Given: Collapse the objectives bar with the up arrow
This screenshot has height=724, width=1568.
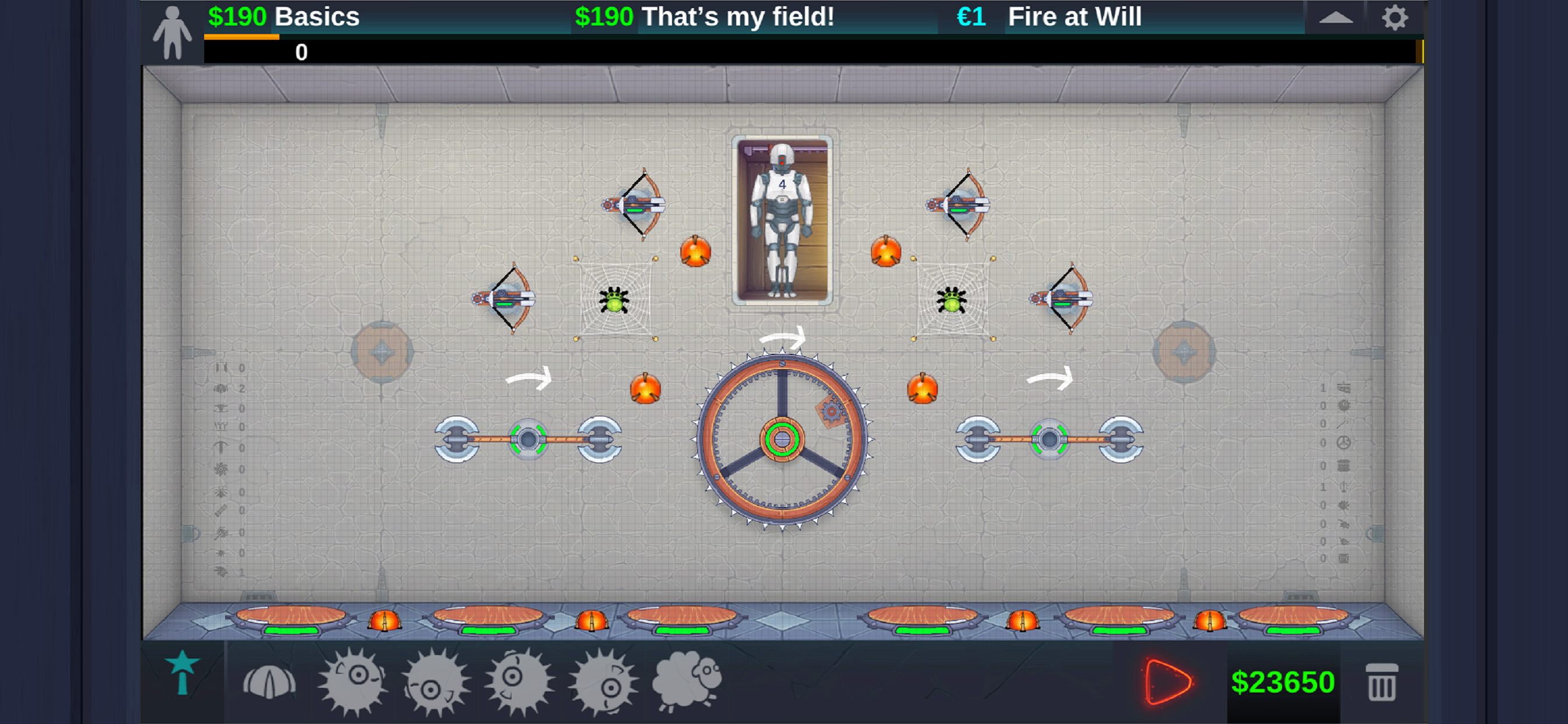Looking at the screenshot, I should coord(1335,17).
